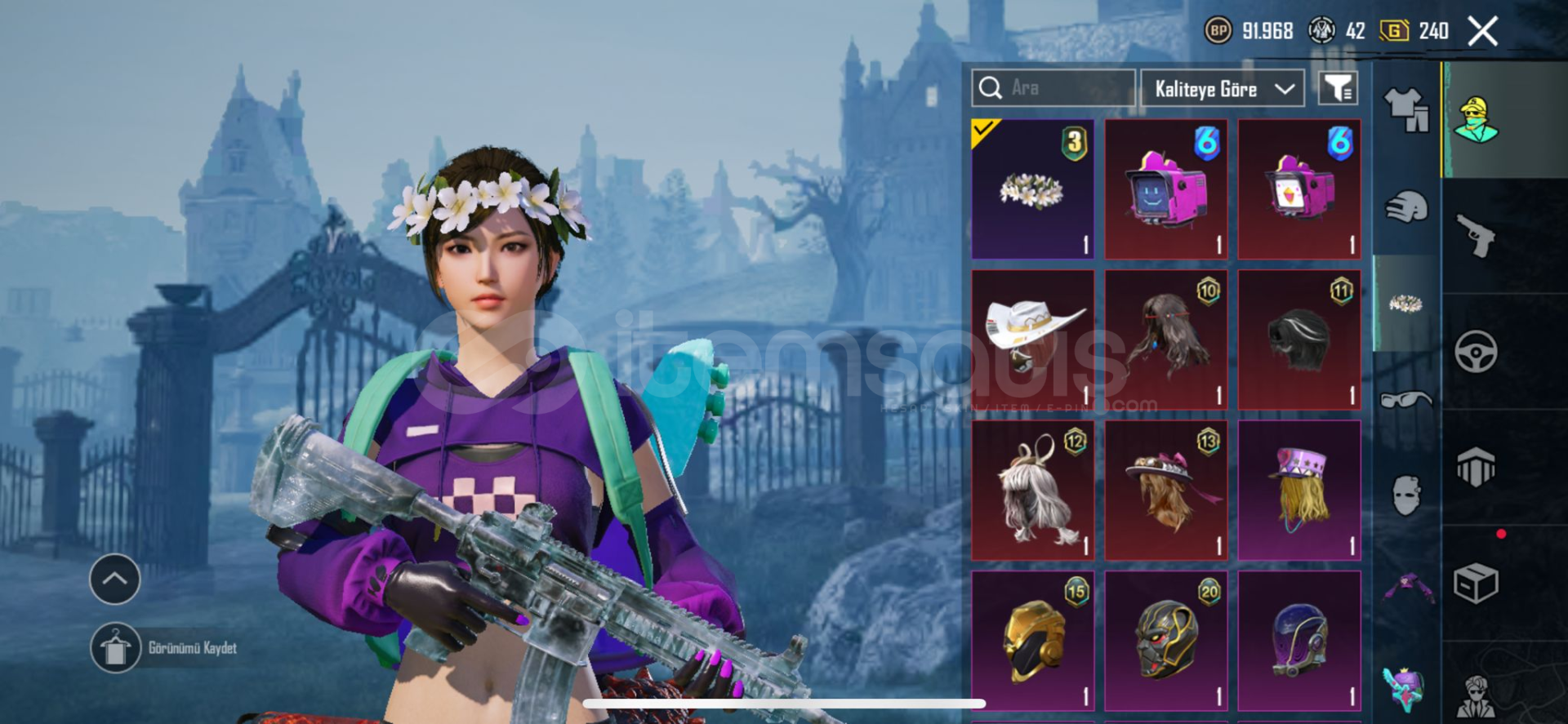Open the Kaliteye Göre sort dropdown
The image size is (1568, 724).
[1223, 88]
